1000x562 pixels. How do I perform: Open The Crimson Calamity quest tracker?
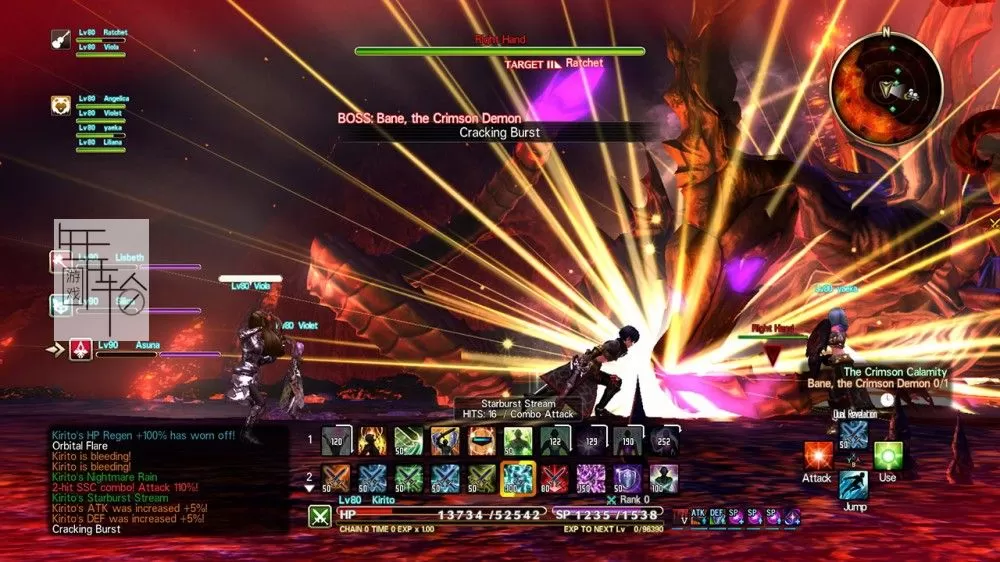(881, 378)
